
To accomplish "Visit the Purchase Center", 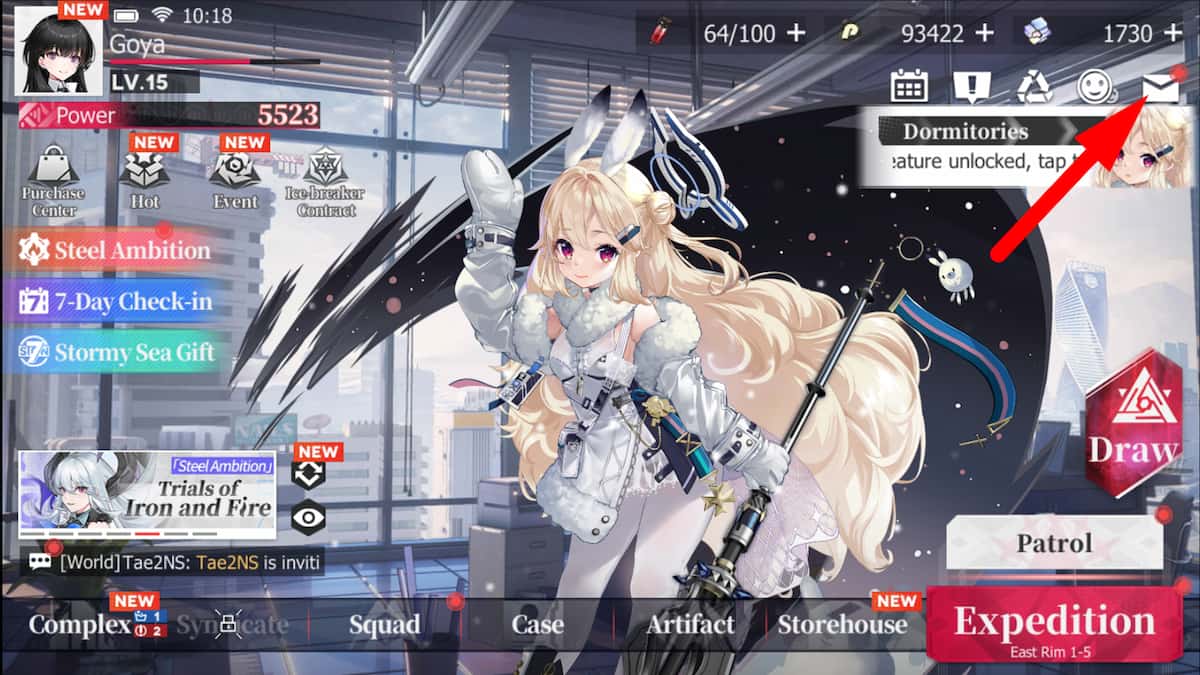I will pos(54,181).
